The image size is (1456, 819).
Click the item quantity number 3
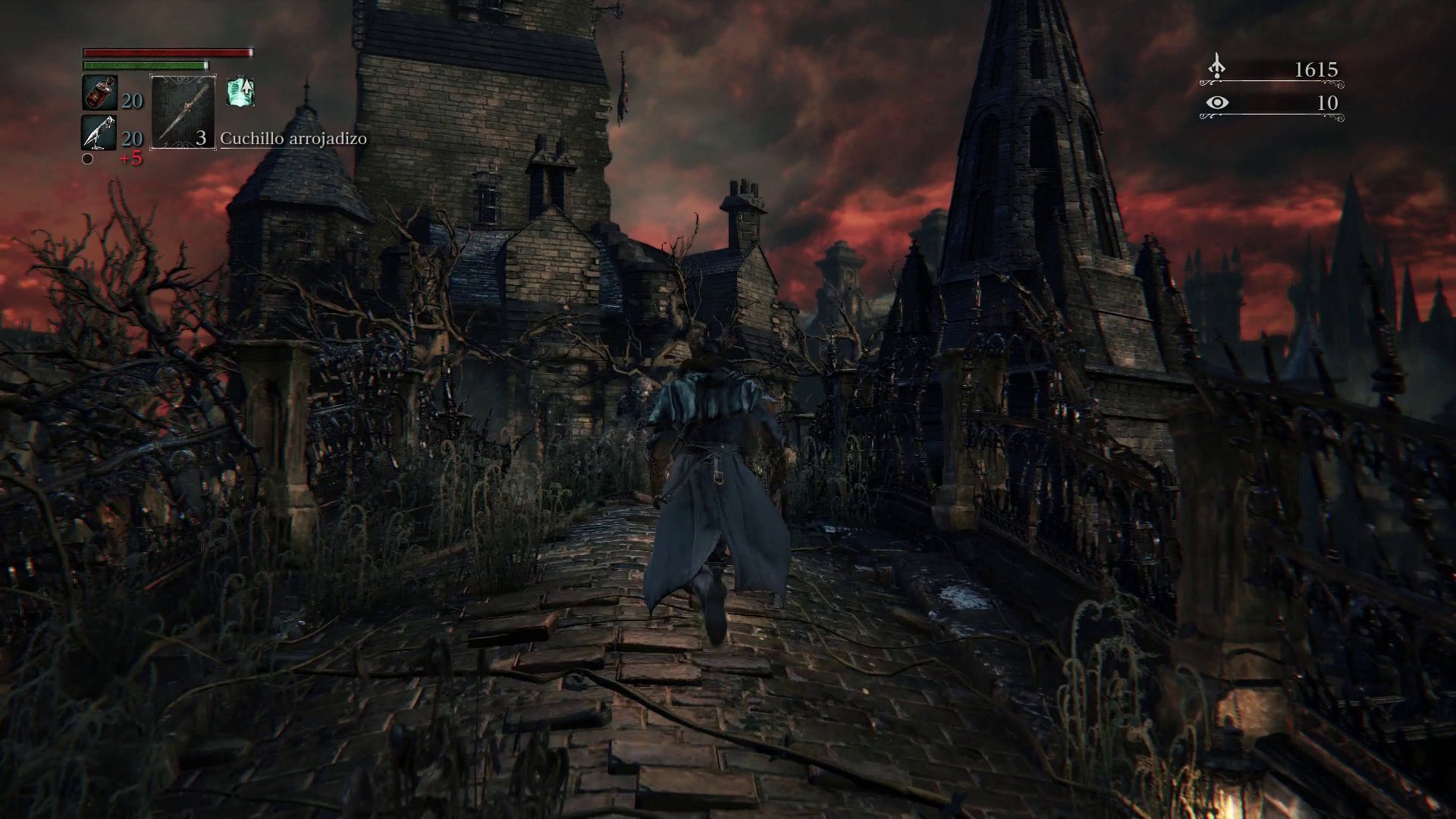(201, 139)
